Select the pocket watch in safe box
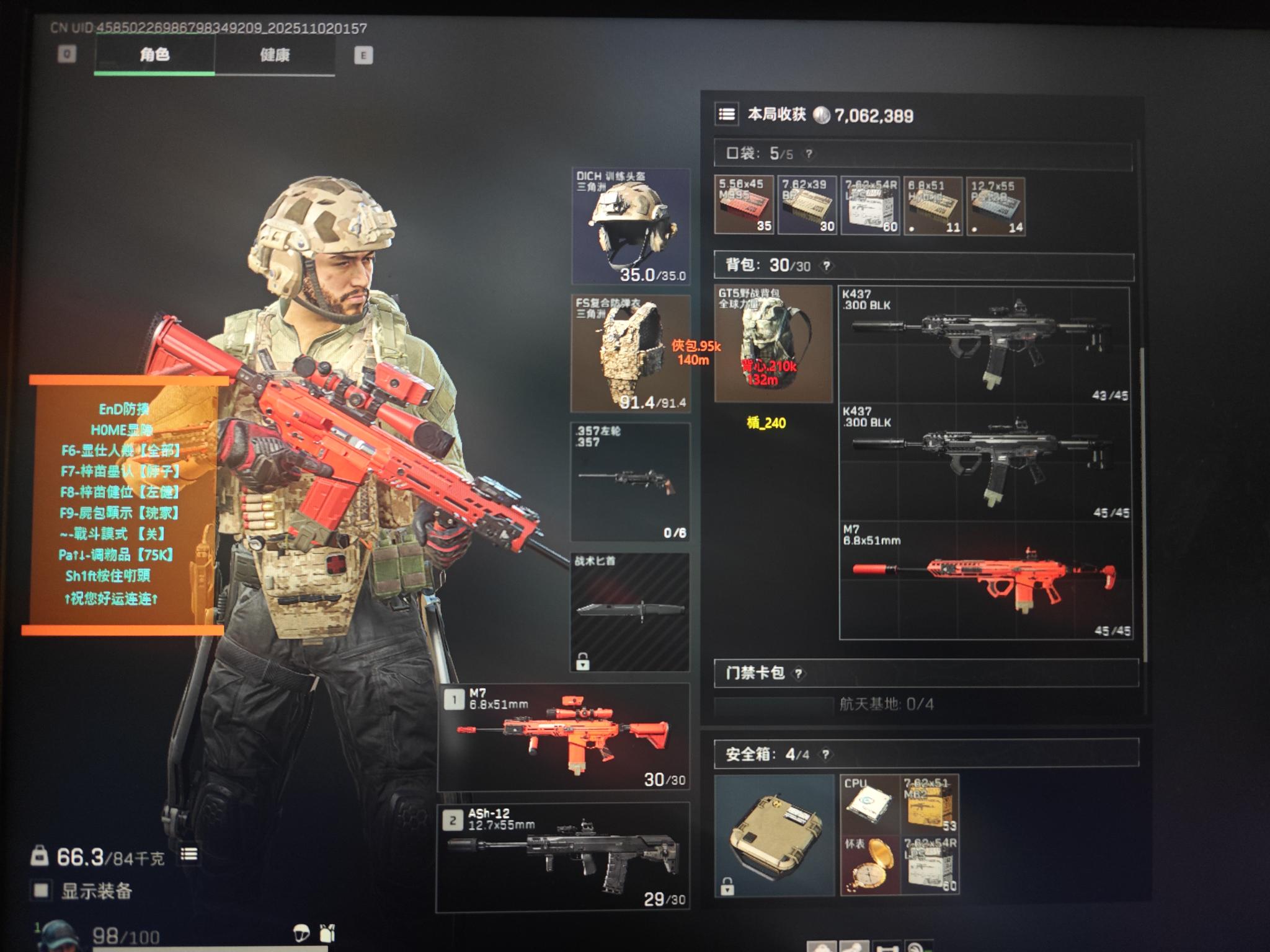The height and width of the screenshot is (952, 1270). (869, 865)
